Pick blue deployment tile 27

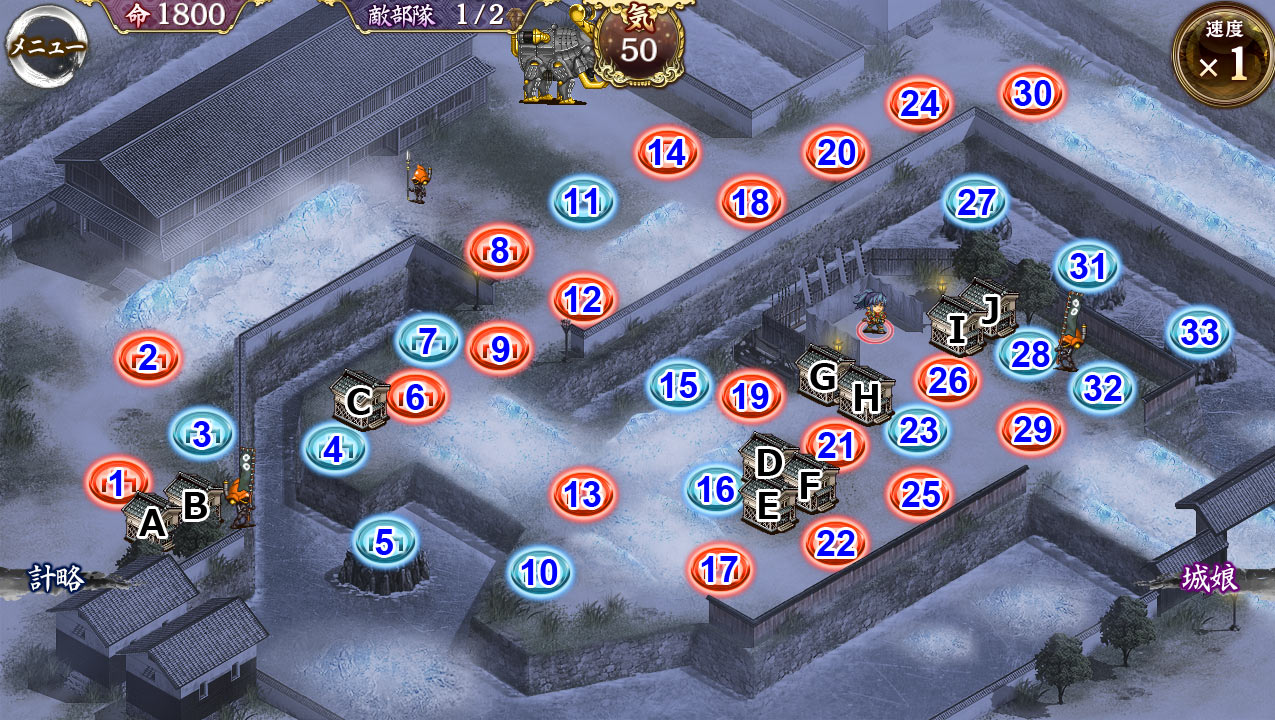[976, 203]
